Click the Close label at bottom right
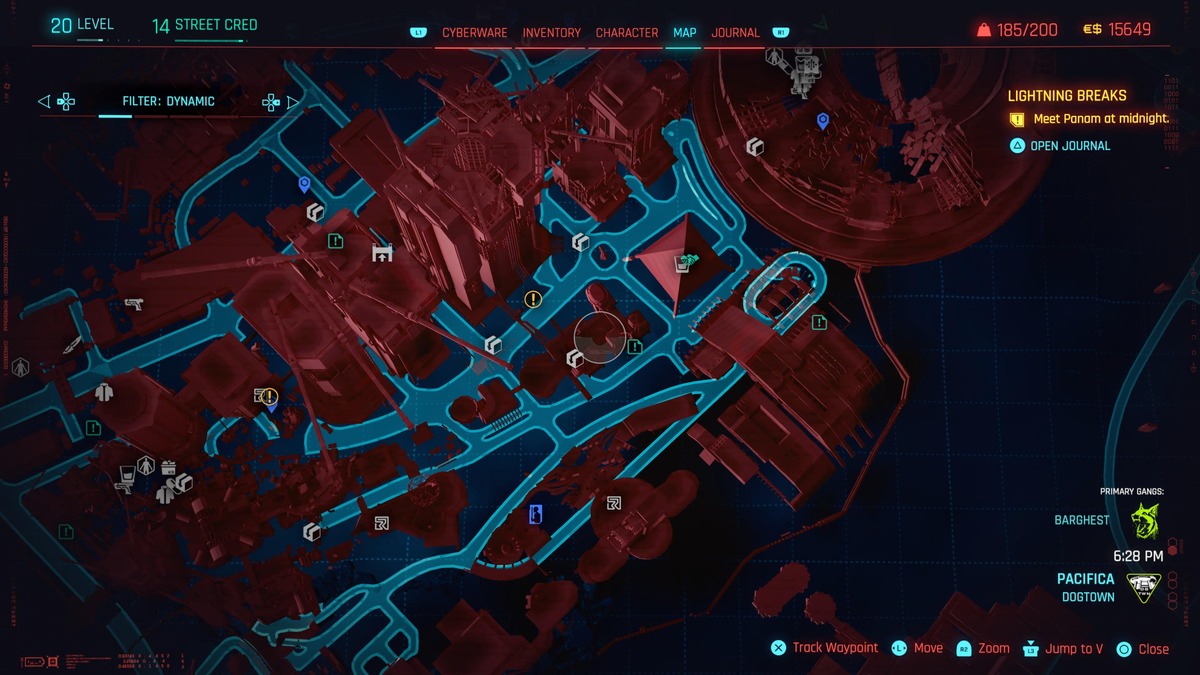This screenshot has height=675, width=1200. point(1152,649)
